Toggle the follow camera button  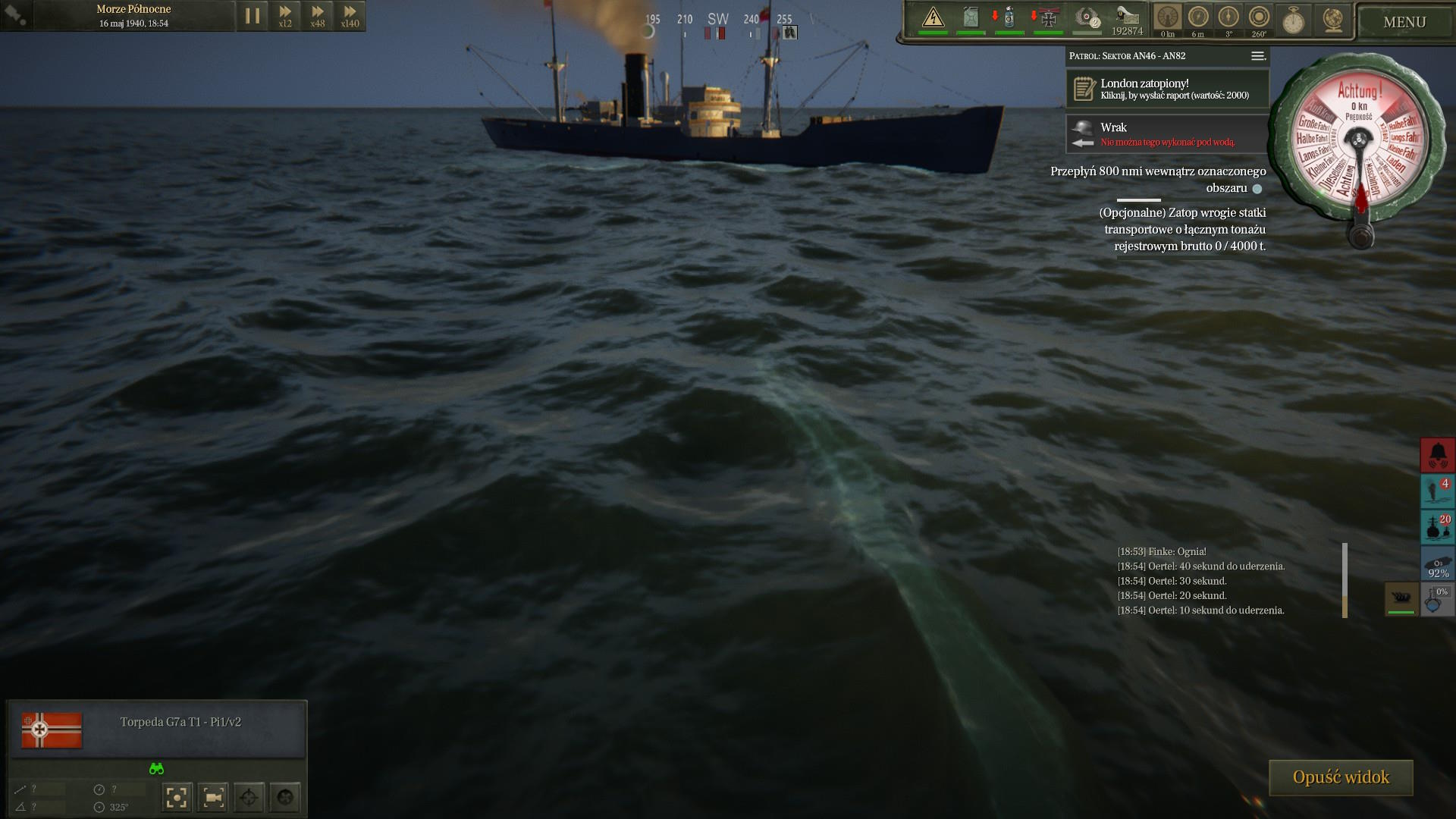(213, 797)
